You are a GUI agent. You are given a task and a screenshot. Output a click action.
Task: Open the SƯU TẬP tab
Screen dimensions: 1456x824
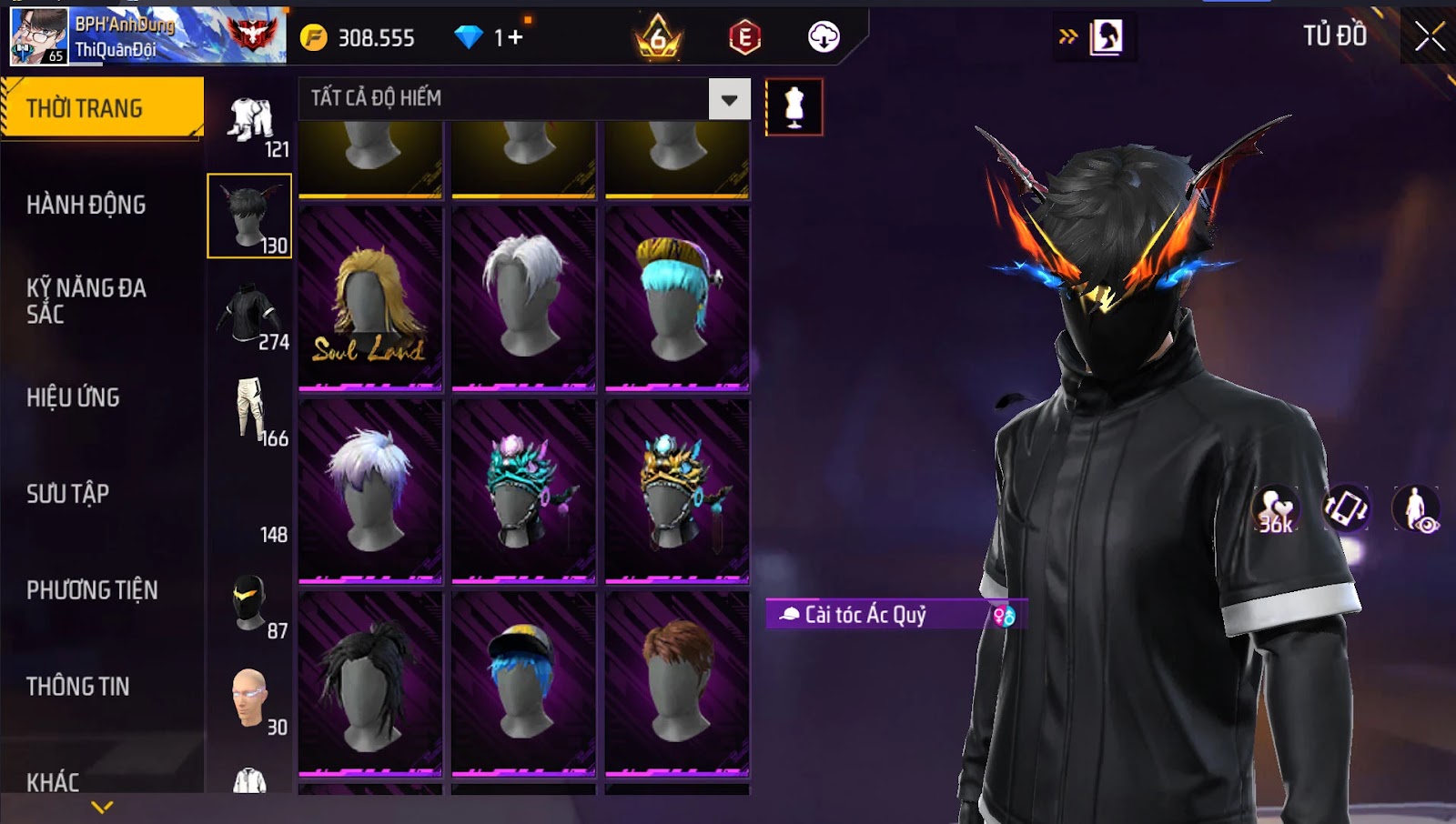68,494
